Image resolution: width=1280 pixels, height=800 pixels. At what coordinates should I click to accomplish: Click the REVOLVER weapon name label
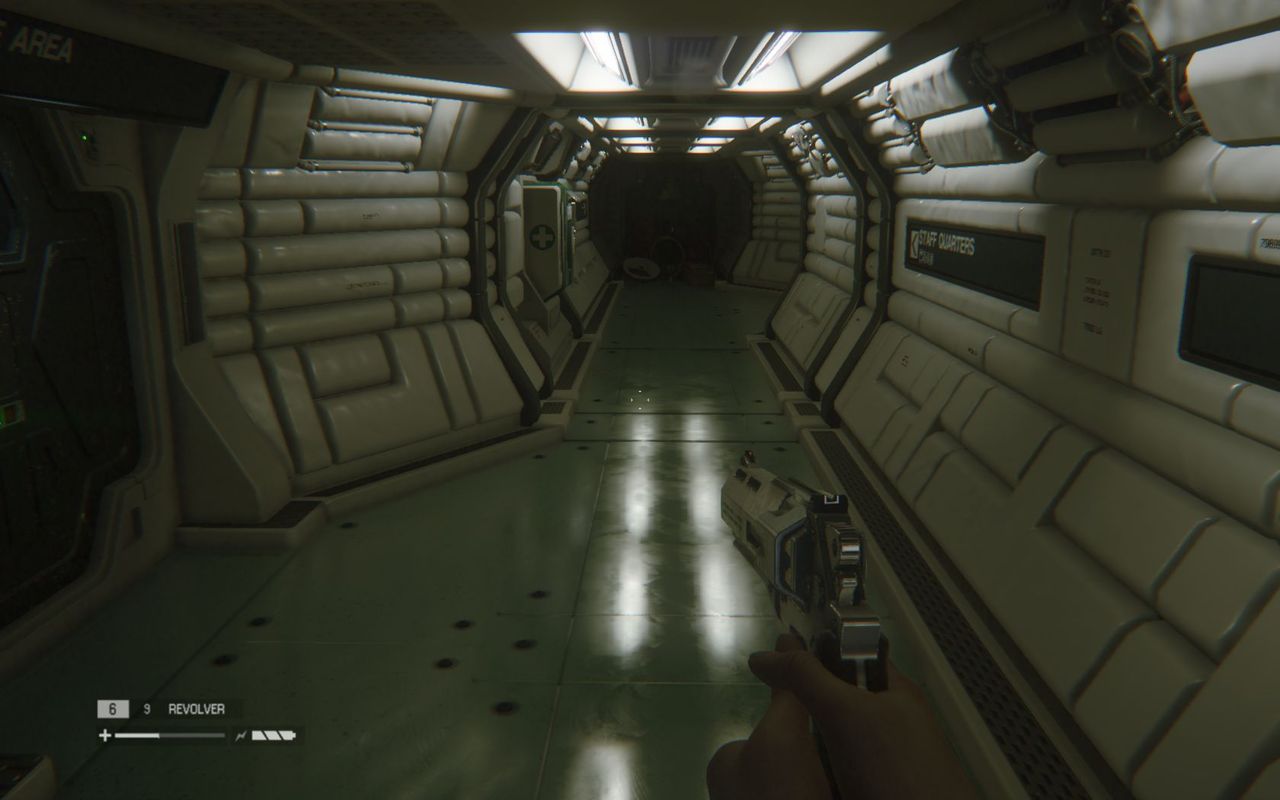(x=195, y=707)
